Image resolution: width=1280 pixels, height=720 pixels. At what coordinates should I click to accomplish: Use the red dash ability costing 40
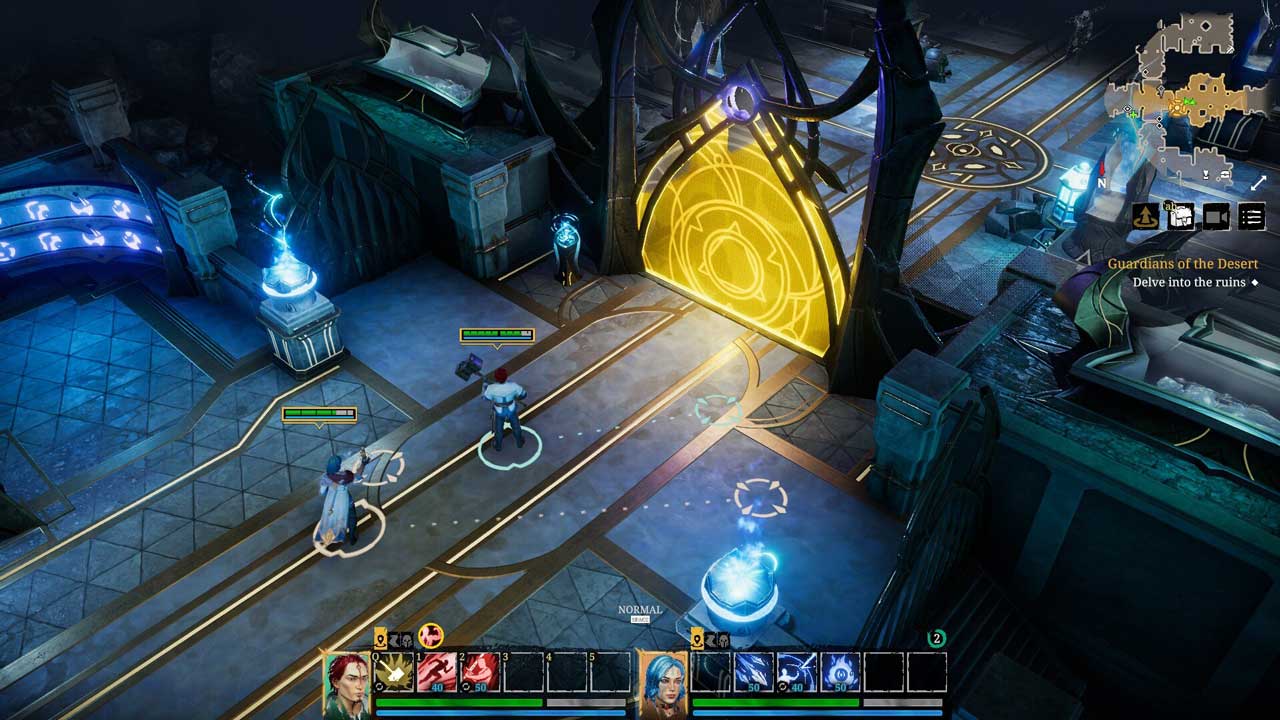[x=437, y=672]
